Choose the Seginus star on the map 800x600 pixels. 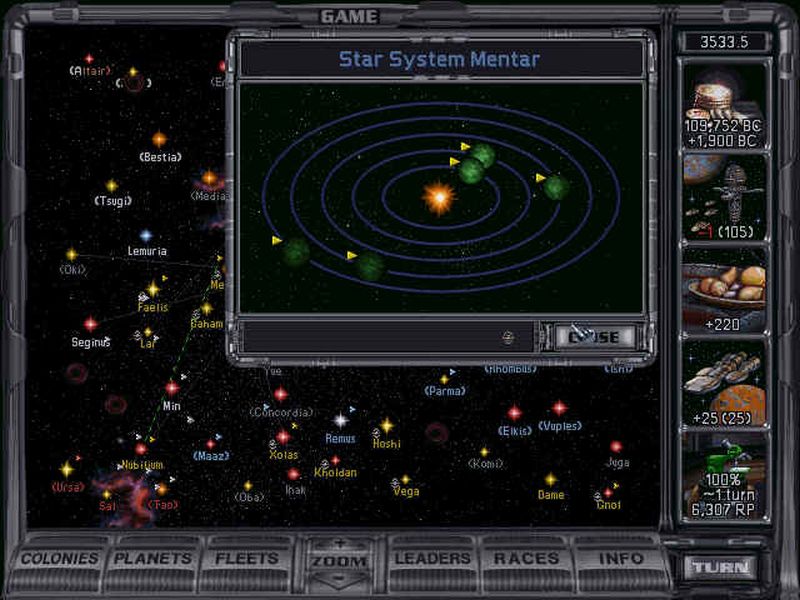(90, 325)
